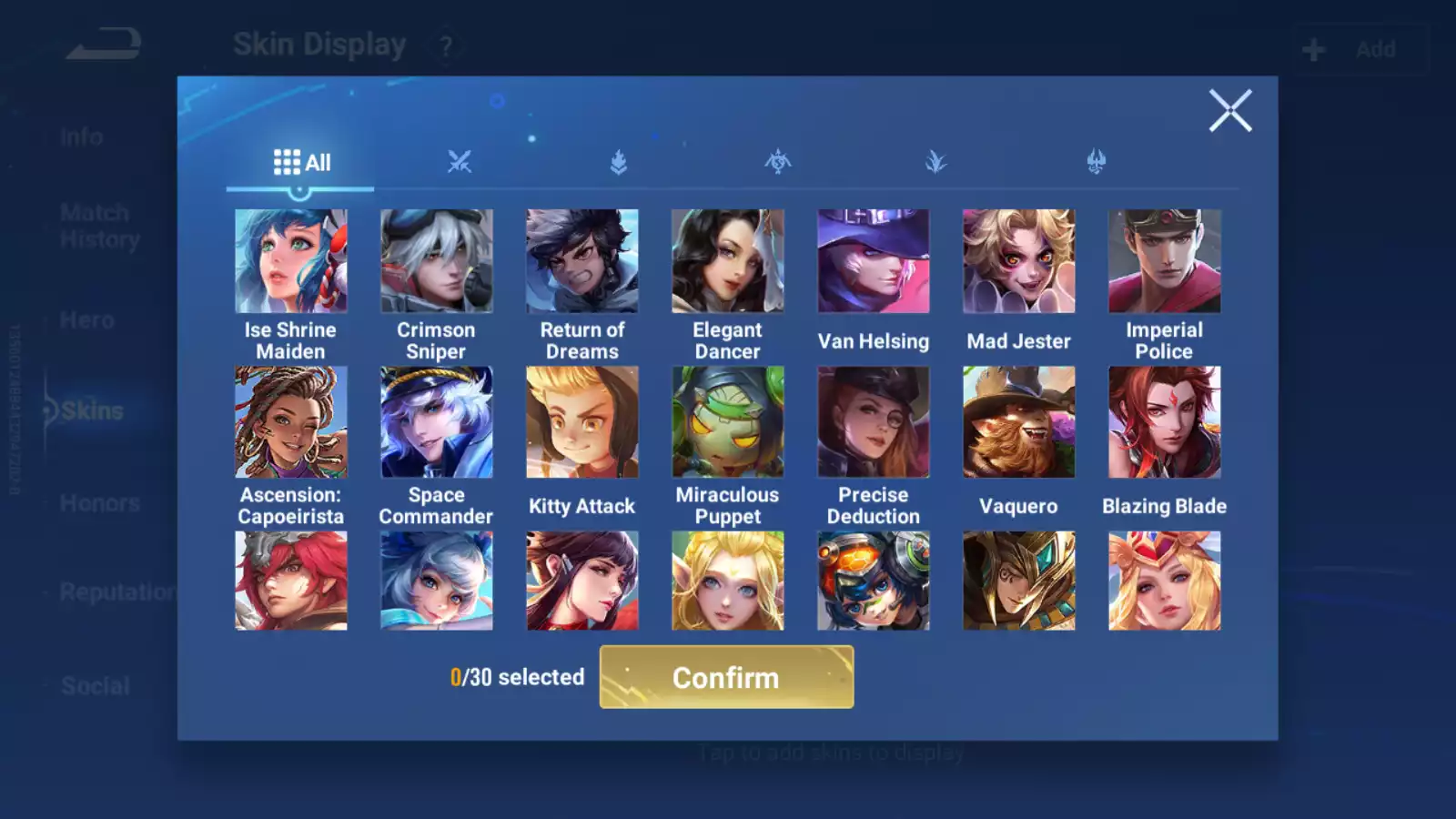This screenshot has height=819, width=1456.
Task: Pick the Return of Dreams skin
Action: [582, 262]
